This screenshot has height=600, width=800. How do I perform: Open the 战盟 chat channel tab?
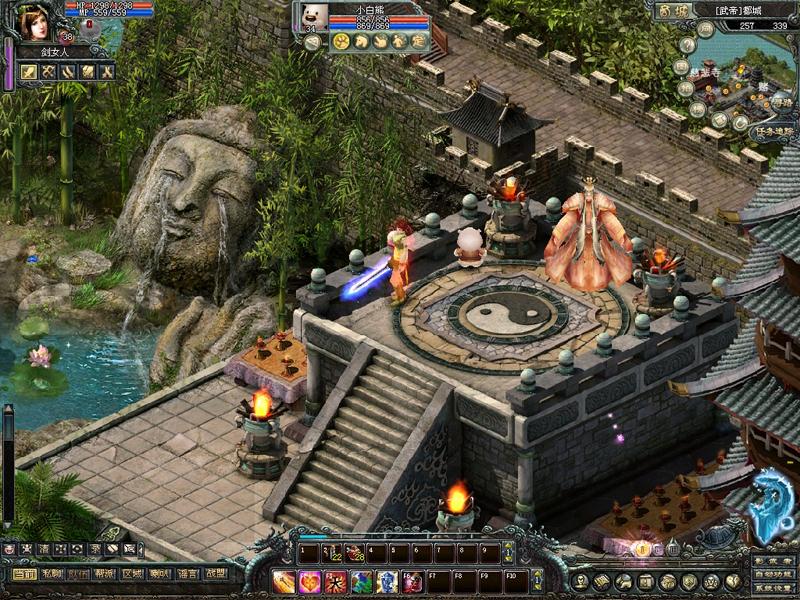coord(214,574)
